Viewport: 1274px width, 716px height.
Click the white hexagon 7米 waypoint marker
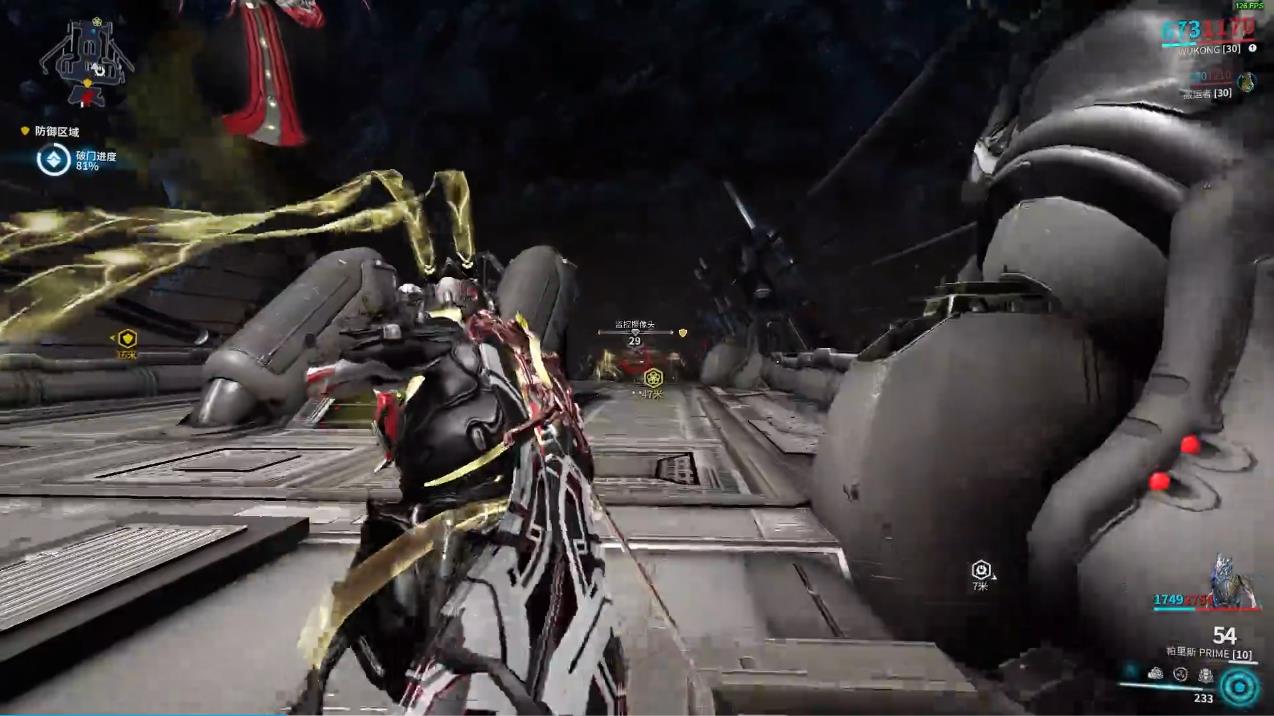(x=981, y=570)
